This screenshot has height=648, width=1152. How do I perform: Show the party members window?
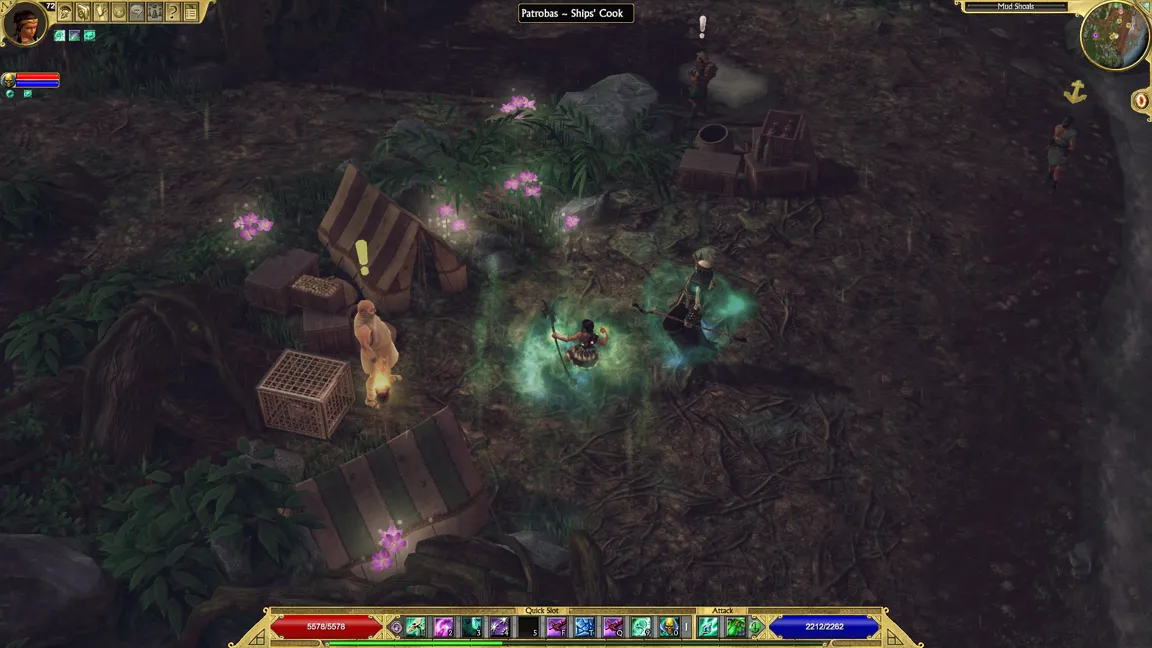coord(155,12)
